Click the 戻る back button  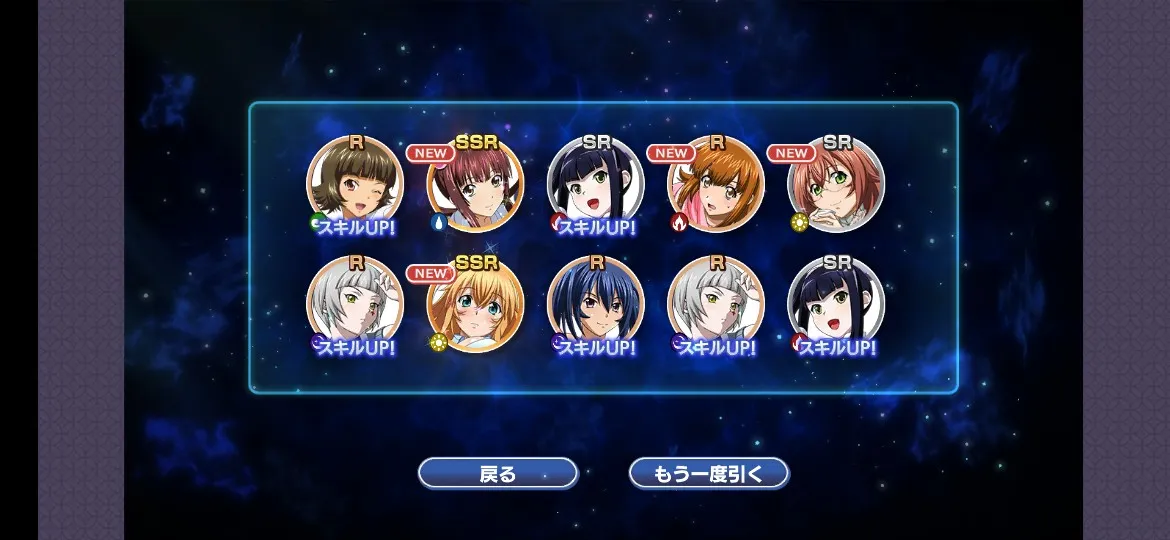497,473
